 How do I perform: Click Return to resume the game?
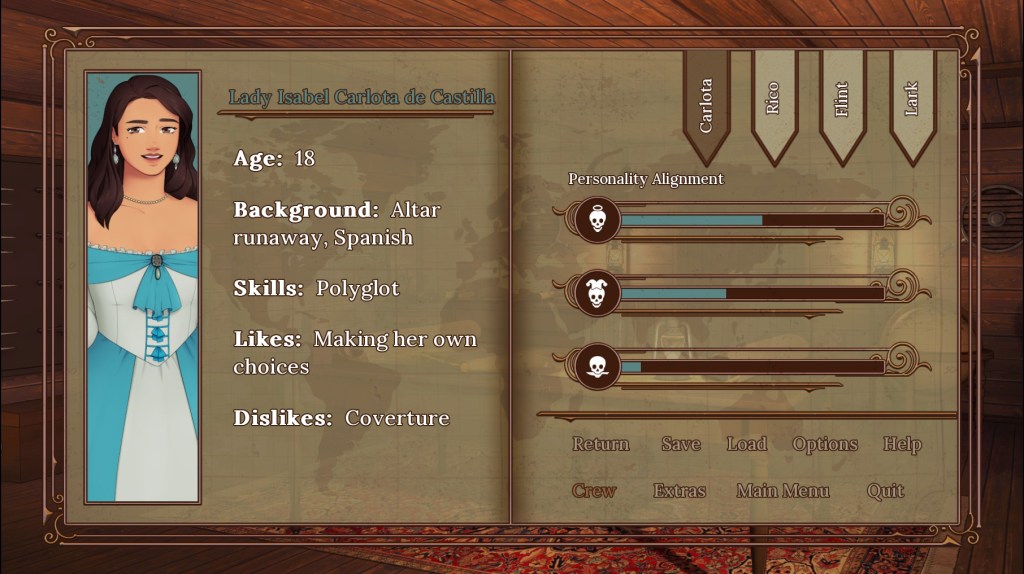tap(601, 444)
